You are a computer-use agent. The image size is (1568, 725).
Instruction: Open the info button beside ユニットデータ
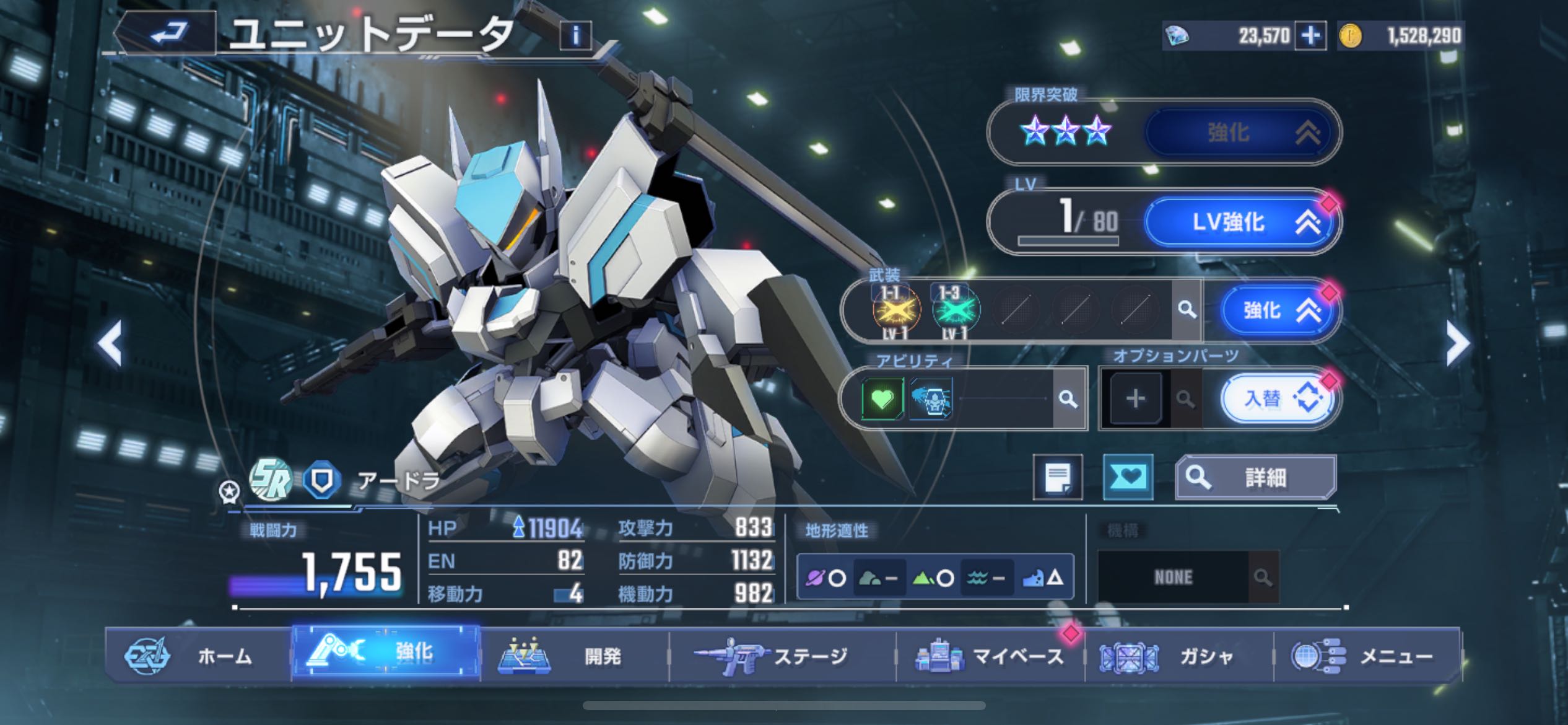(x=575, y=36)
